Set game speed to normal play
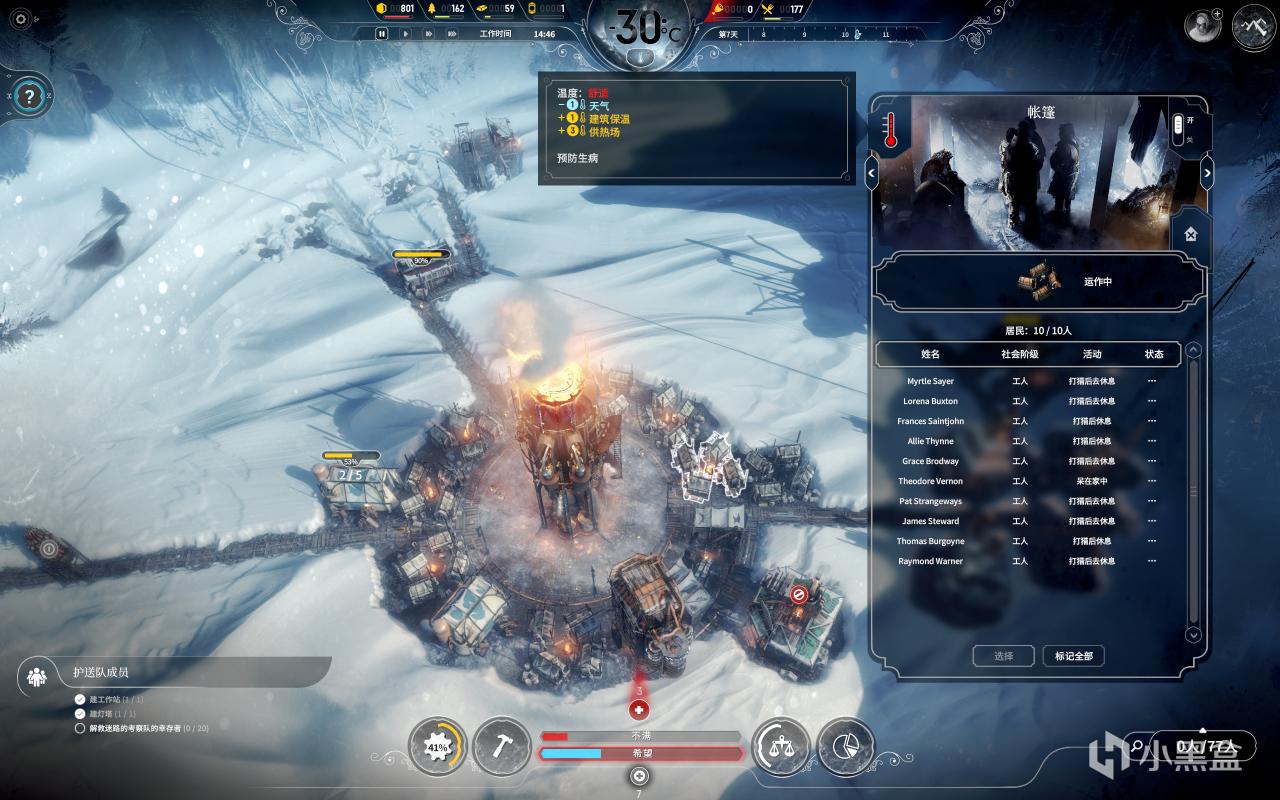The width and height of the screenshot is (1280, 800). pos(405,34)
